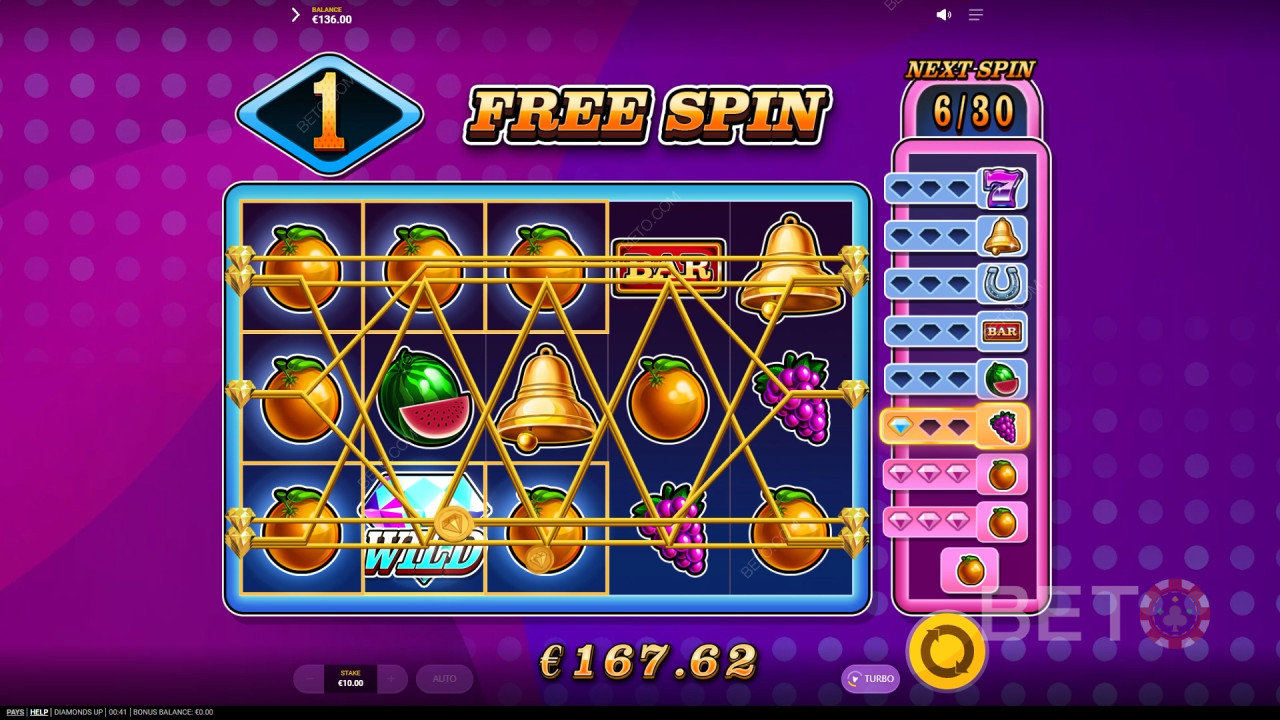
Task: Click the BAR symbol in the upgrade list
Action: (x=1002, y=331)
